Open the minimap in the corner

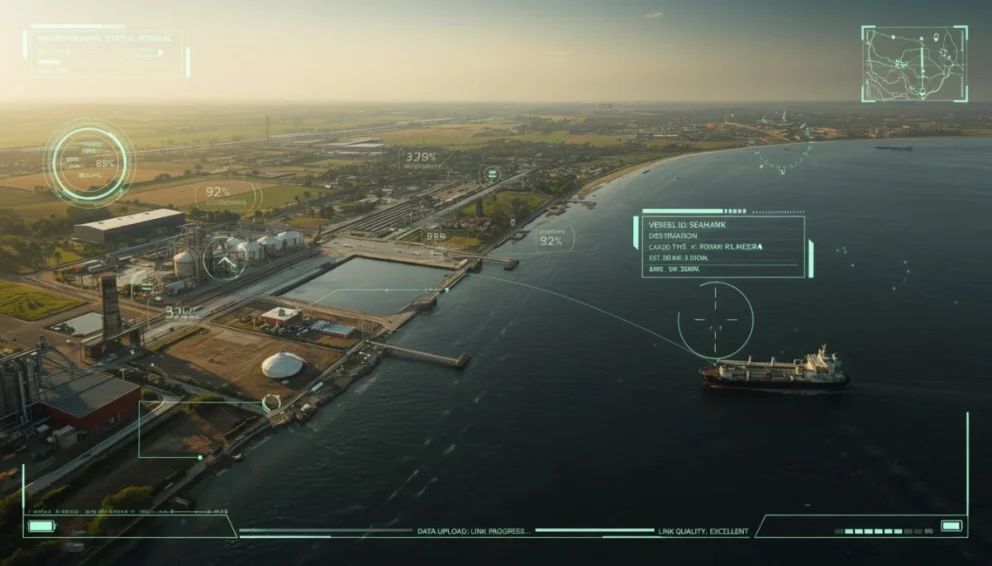(x=914, y=63)
